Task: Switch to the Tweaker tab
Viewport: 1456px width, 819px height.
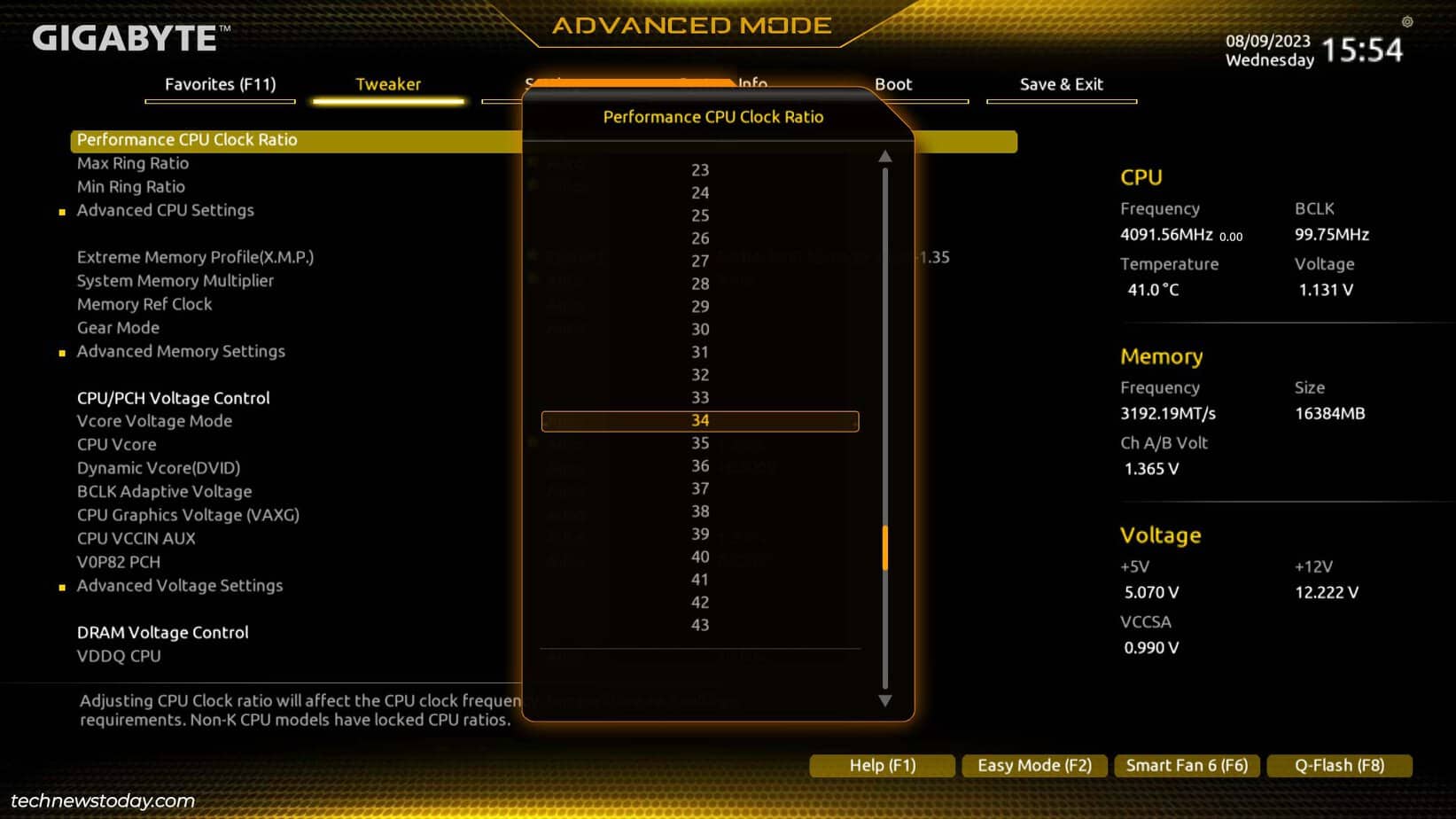Action: point(388,84)
